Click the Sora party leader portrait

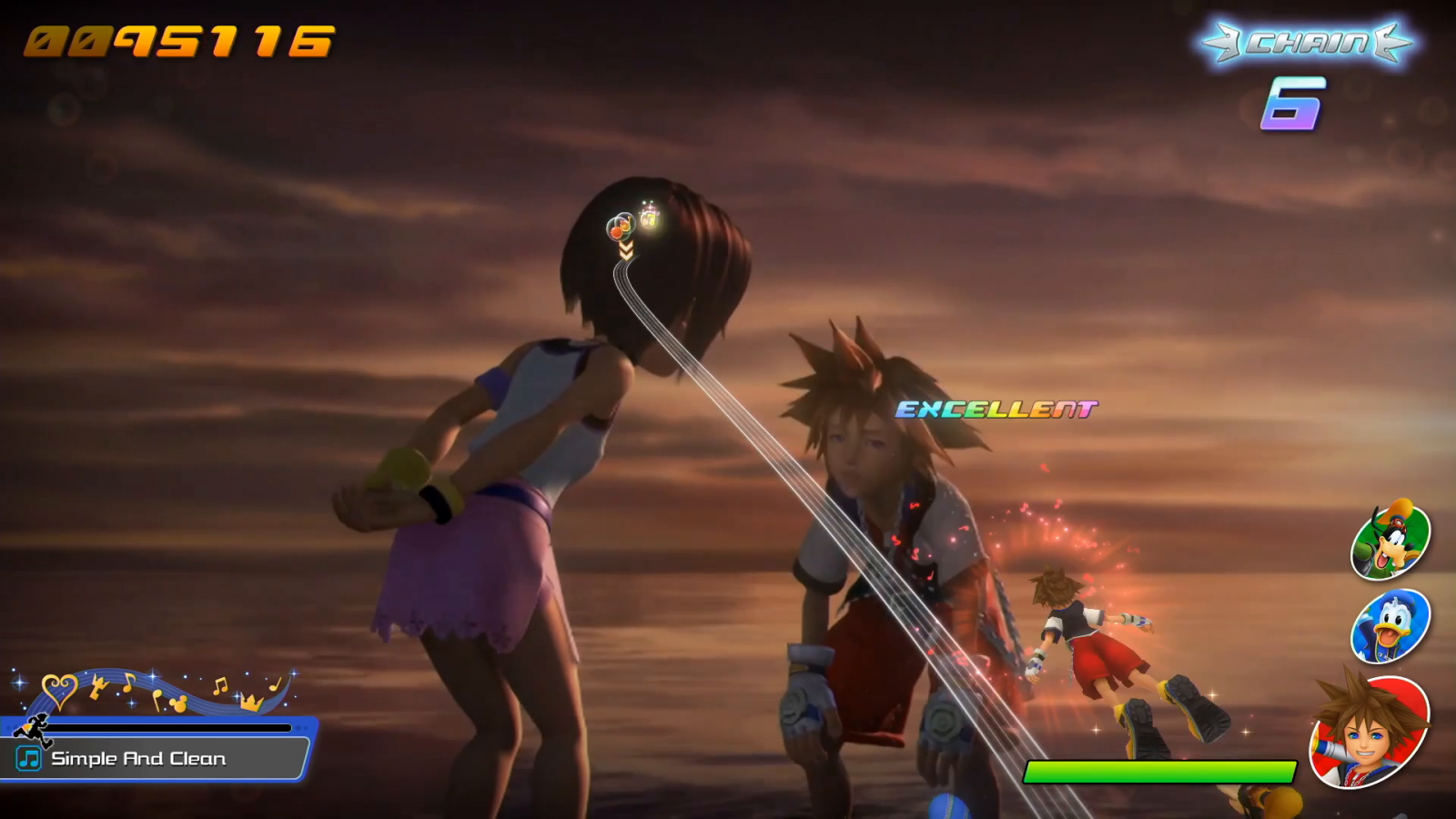pyautogui.click(x=1370, y=731)
